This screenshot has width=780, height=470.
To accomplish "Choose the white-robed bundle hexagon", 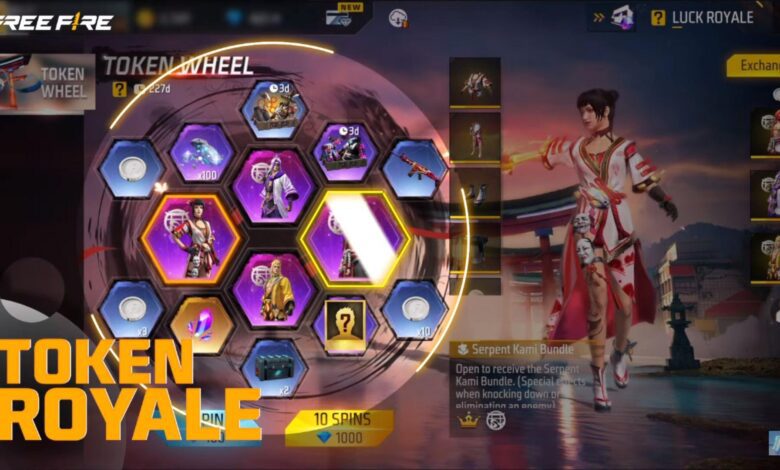I will pos(273,185).
